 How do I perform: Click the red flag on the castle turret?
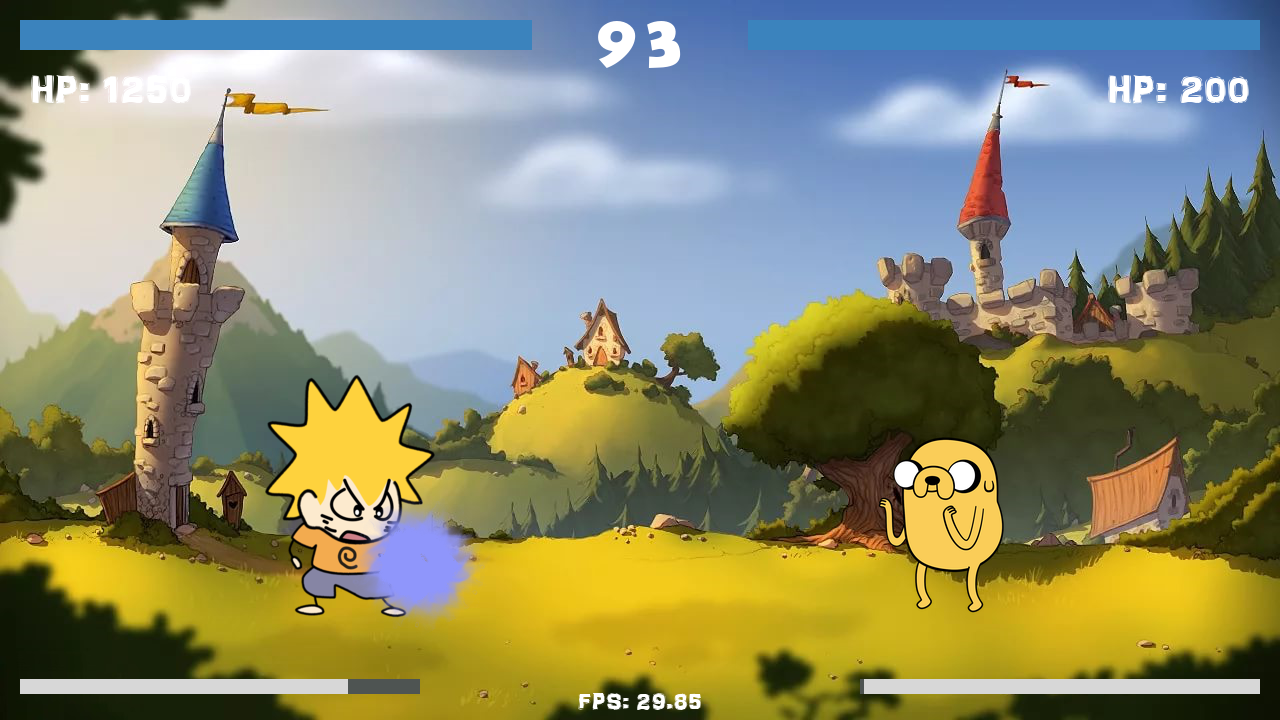[1020, 84]
